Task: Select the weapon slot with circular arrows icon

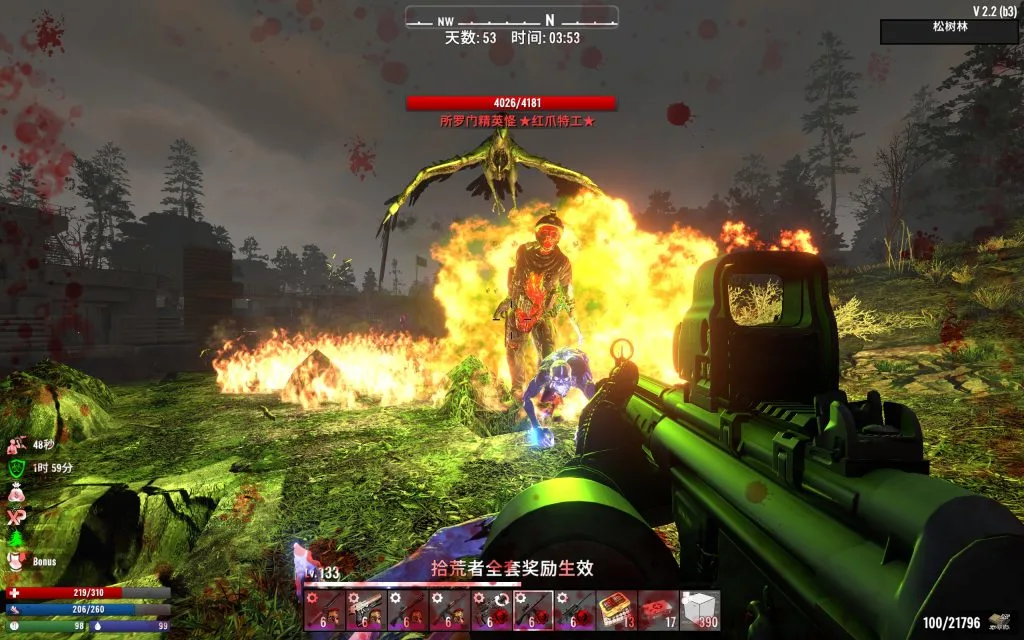Action: 490,610
